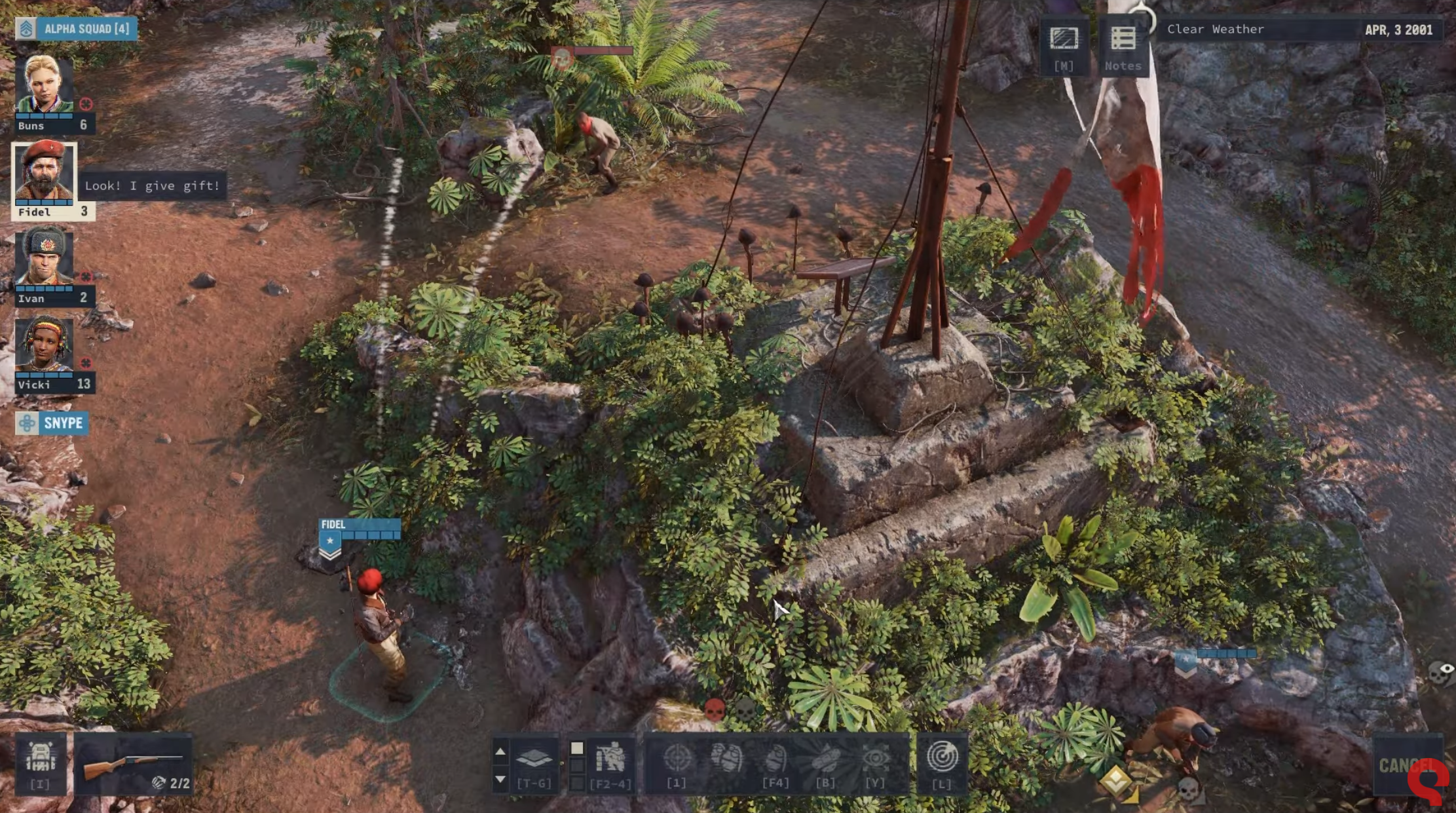Use the single grenade throw ability
Screen dimensions: 1456x813
point(775,760)
